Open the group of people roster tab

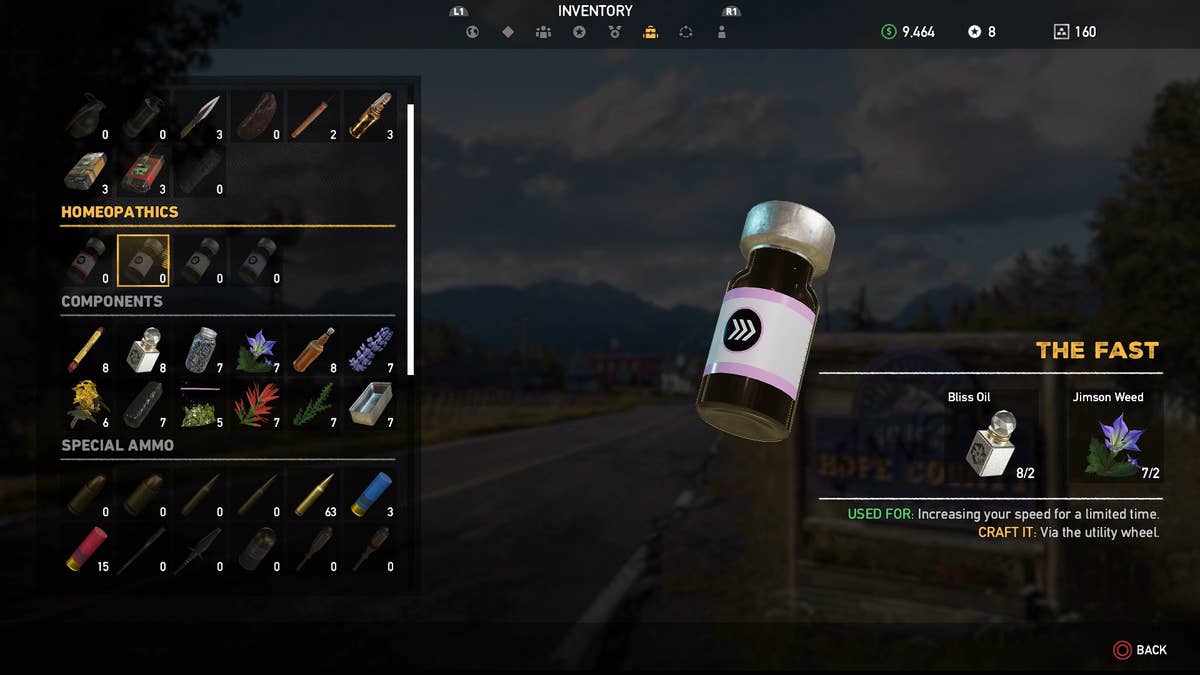click(543, 32)
